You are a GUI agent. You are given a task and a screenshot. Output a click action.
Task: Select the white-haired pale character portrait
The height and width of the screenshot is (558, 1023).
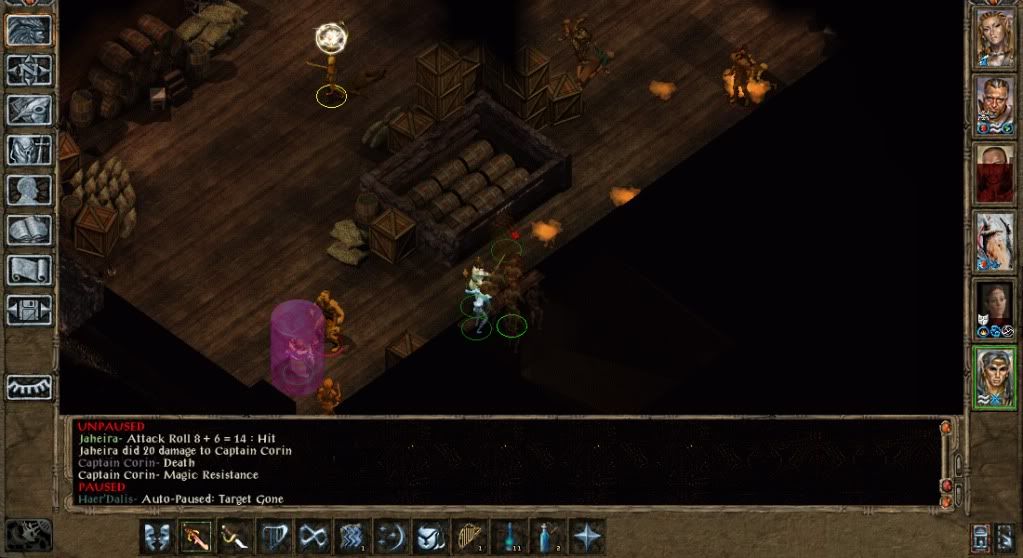tap(995, 241)
